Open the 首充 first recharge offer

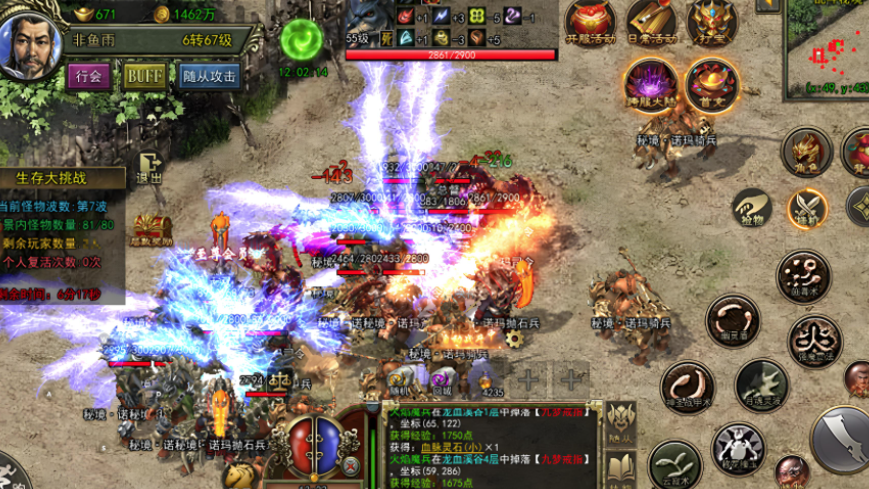click(x=712, y=84)
